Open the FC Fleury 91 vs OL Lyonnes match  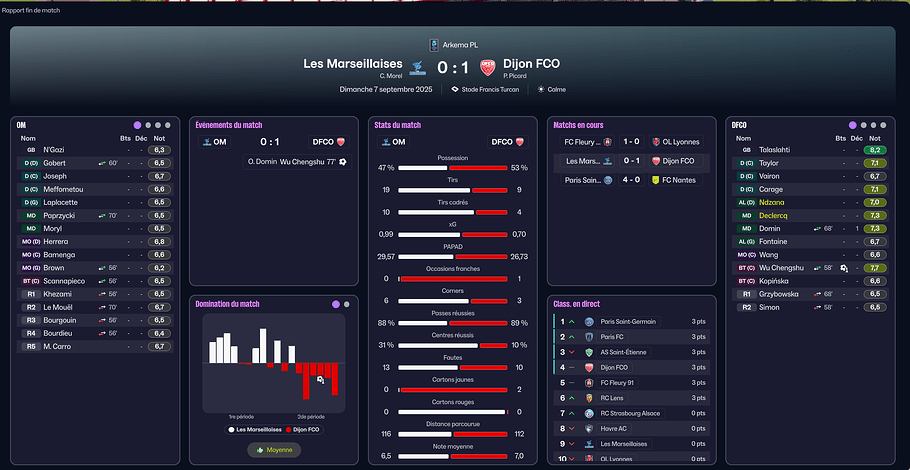click(x=631, y=142)
